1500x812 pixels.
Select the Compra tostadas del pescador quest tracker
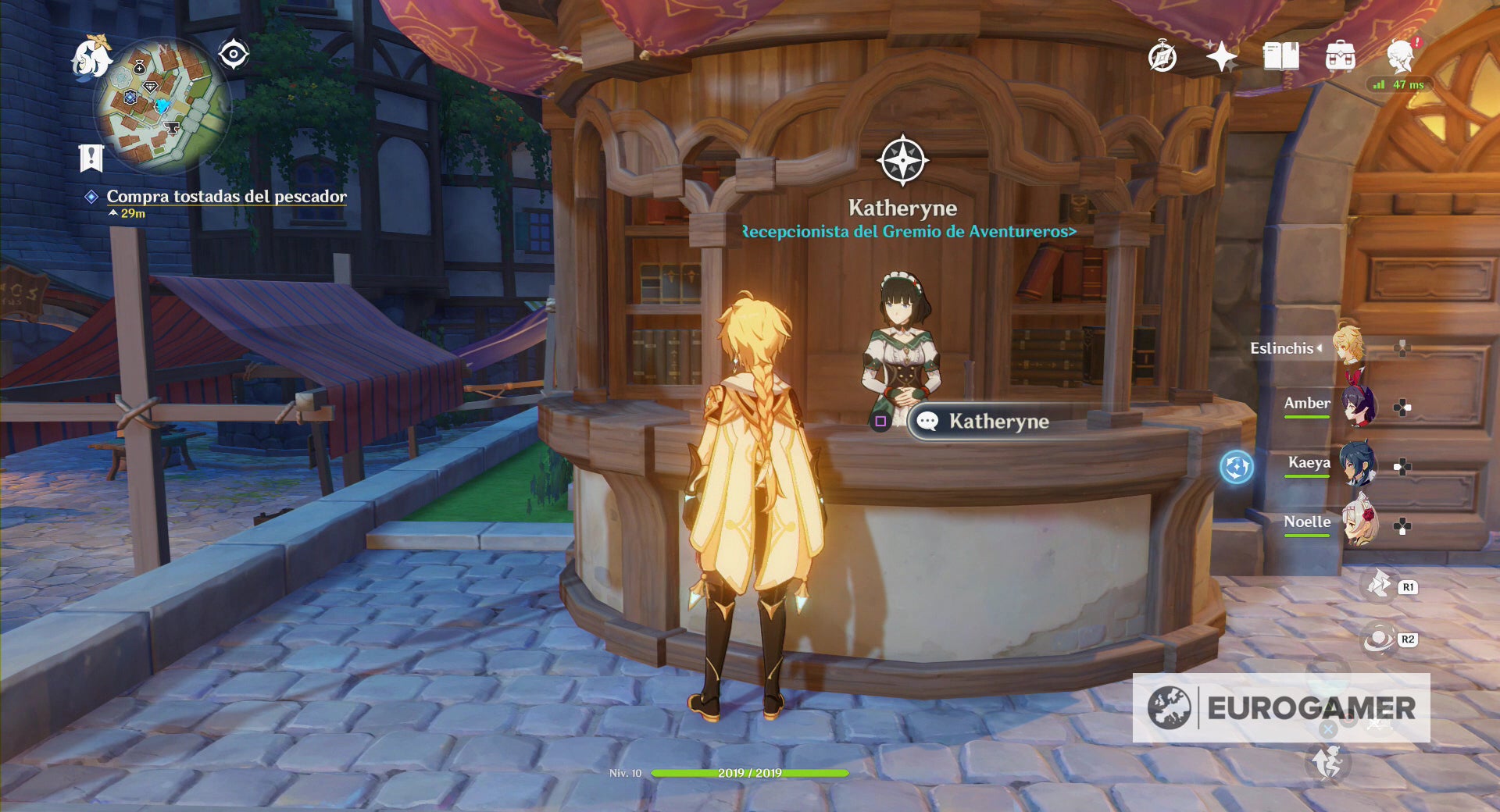[226, 197]
